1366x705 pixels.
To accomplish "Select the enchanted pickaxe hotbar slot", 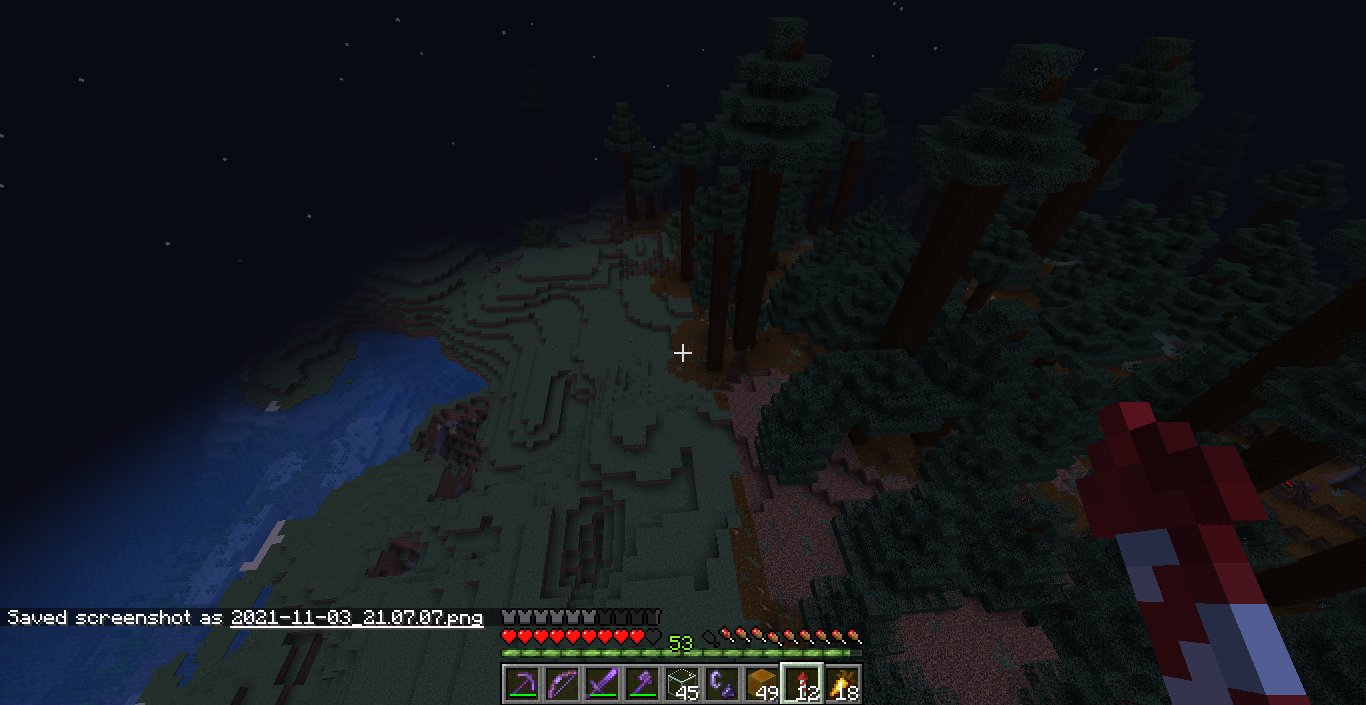I will 522,684.
